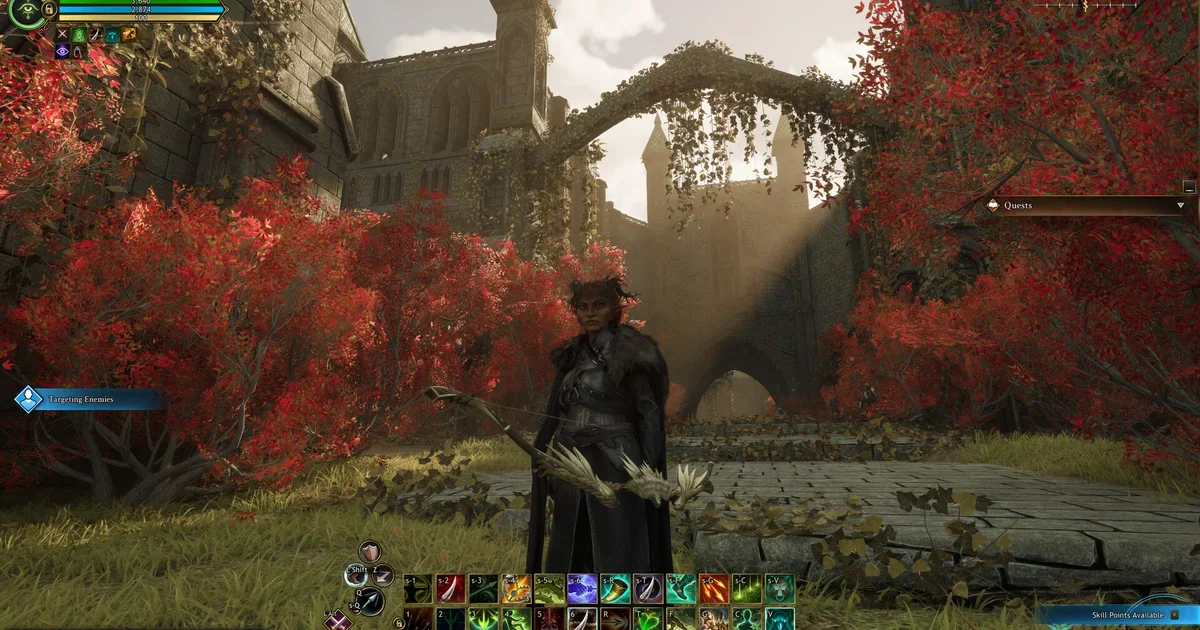Minimize the quest tracker panel
This screenshot has height=630, width=1200.
pos(1188,186)
